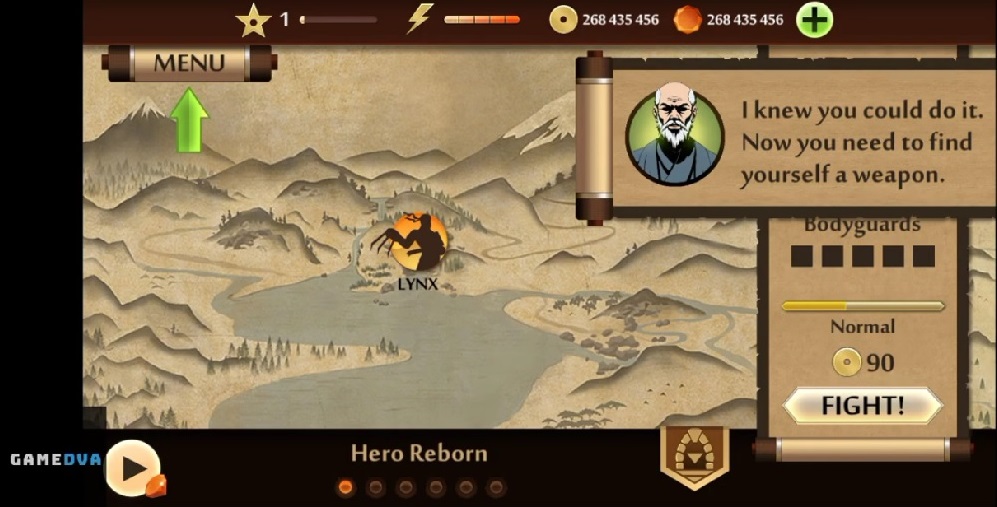997x507 pixels.
Task: Tap the shuriken star level icon
Action: coord(253,20)
